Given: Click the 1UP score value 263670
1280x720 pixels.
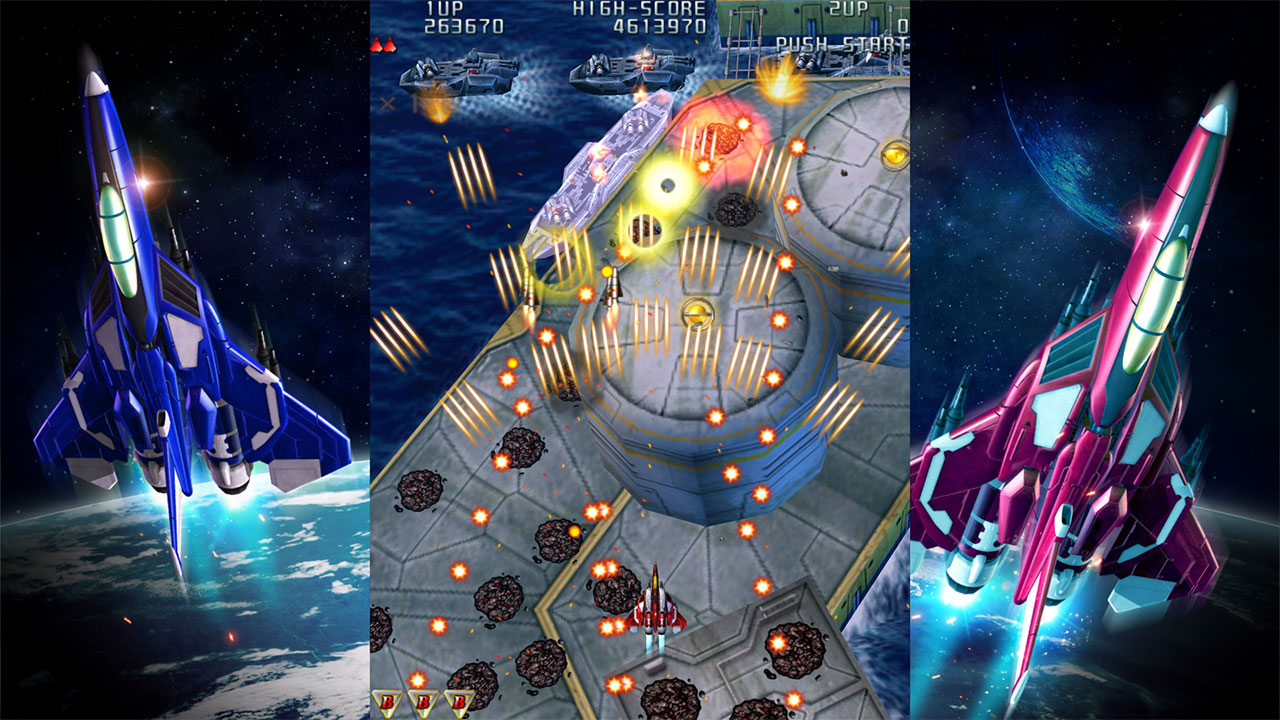Looking at the screenshot, I should click(x=463, y=28).
